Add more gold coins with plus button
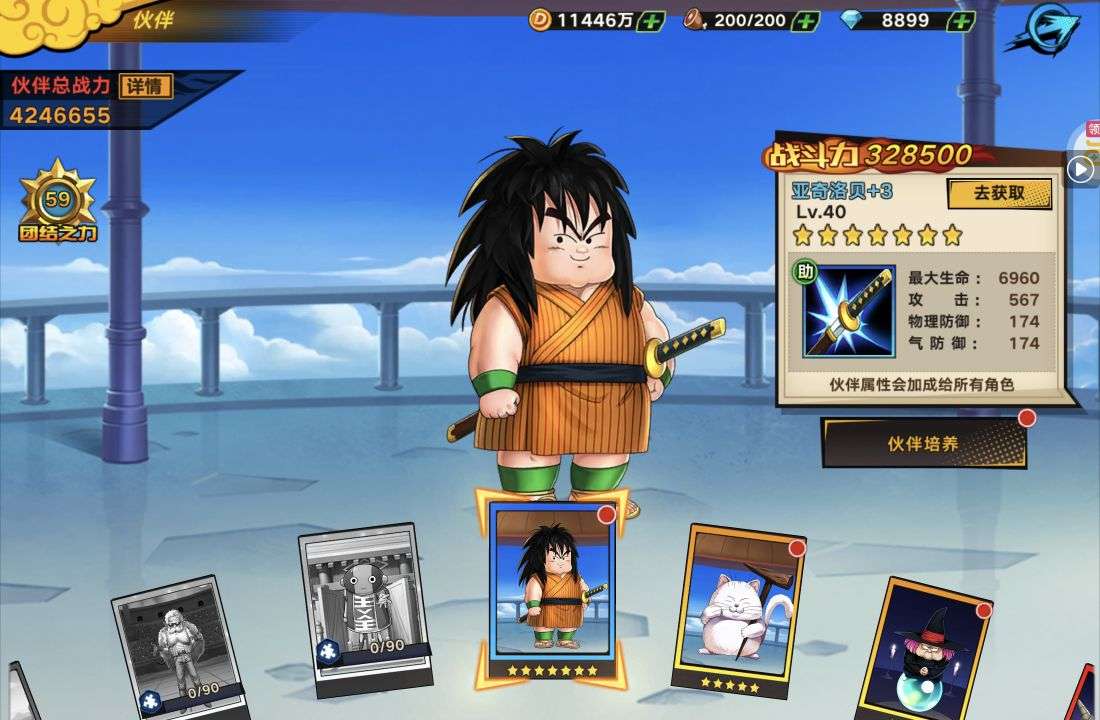This screenshot has height=720, width=1100. (650, 20)
